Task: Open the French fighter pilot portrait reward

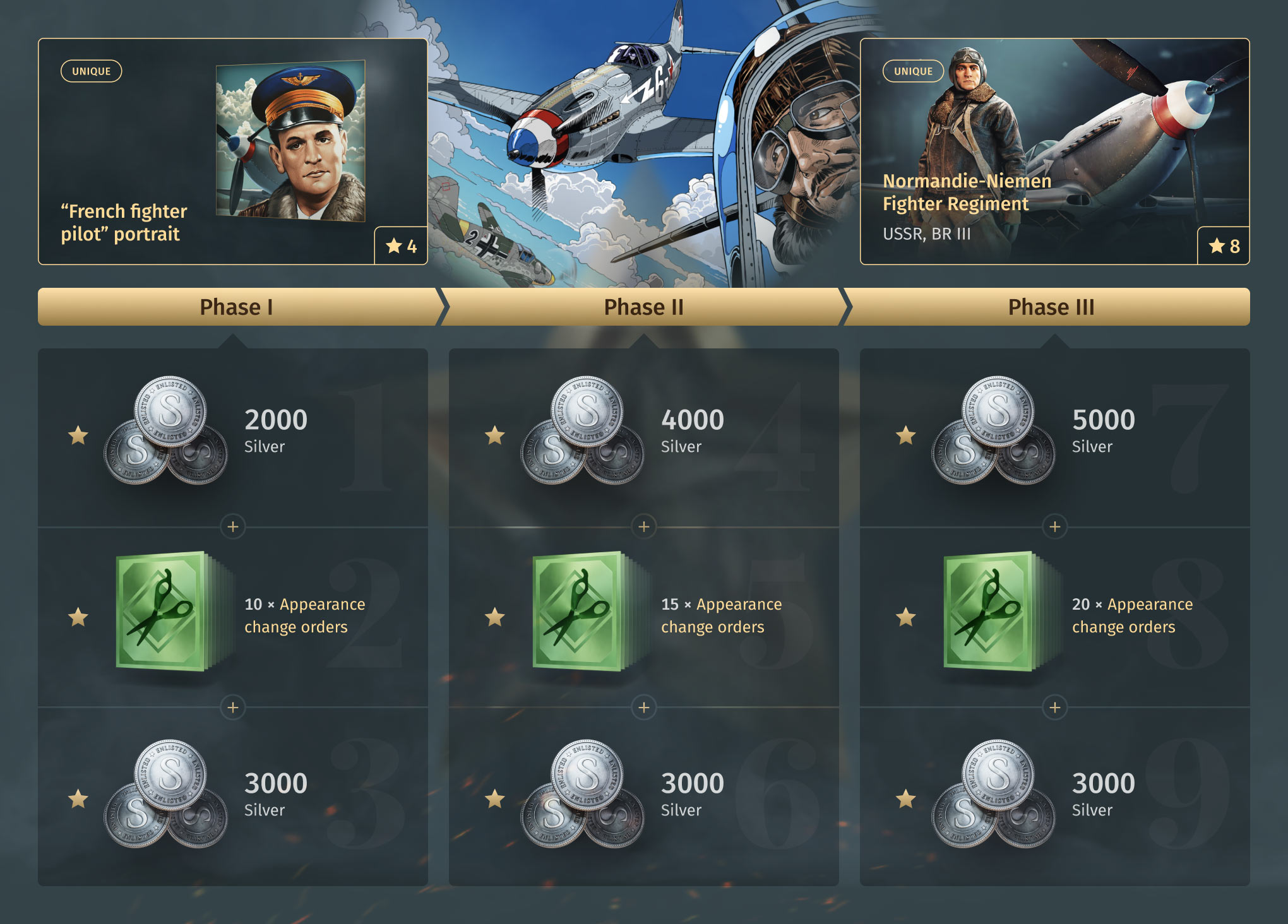Action: click(x=232, y=151)
